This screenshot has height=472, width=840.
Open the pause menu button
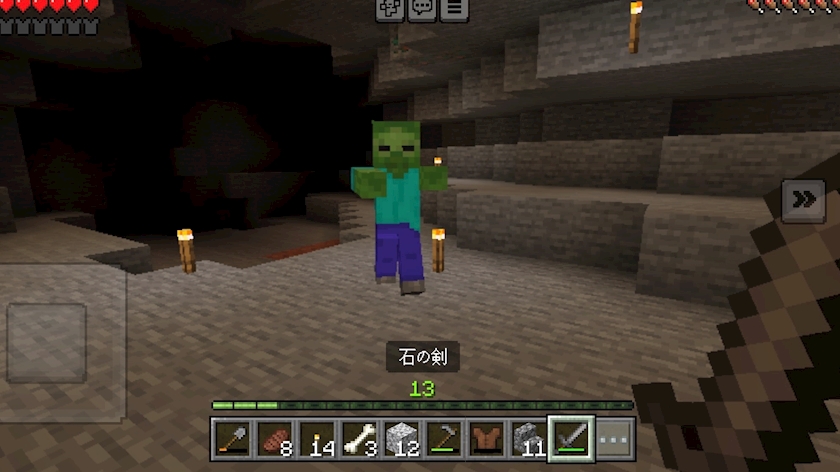454,9
